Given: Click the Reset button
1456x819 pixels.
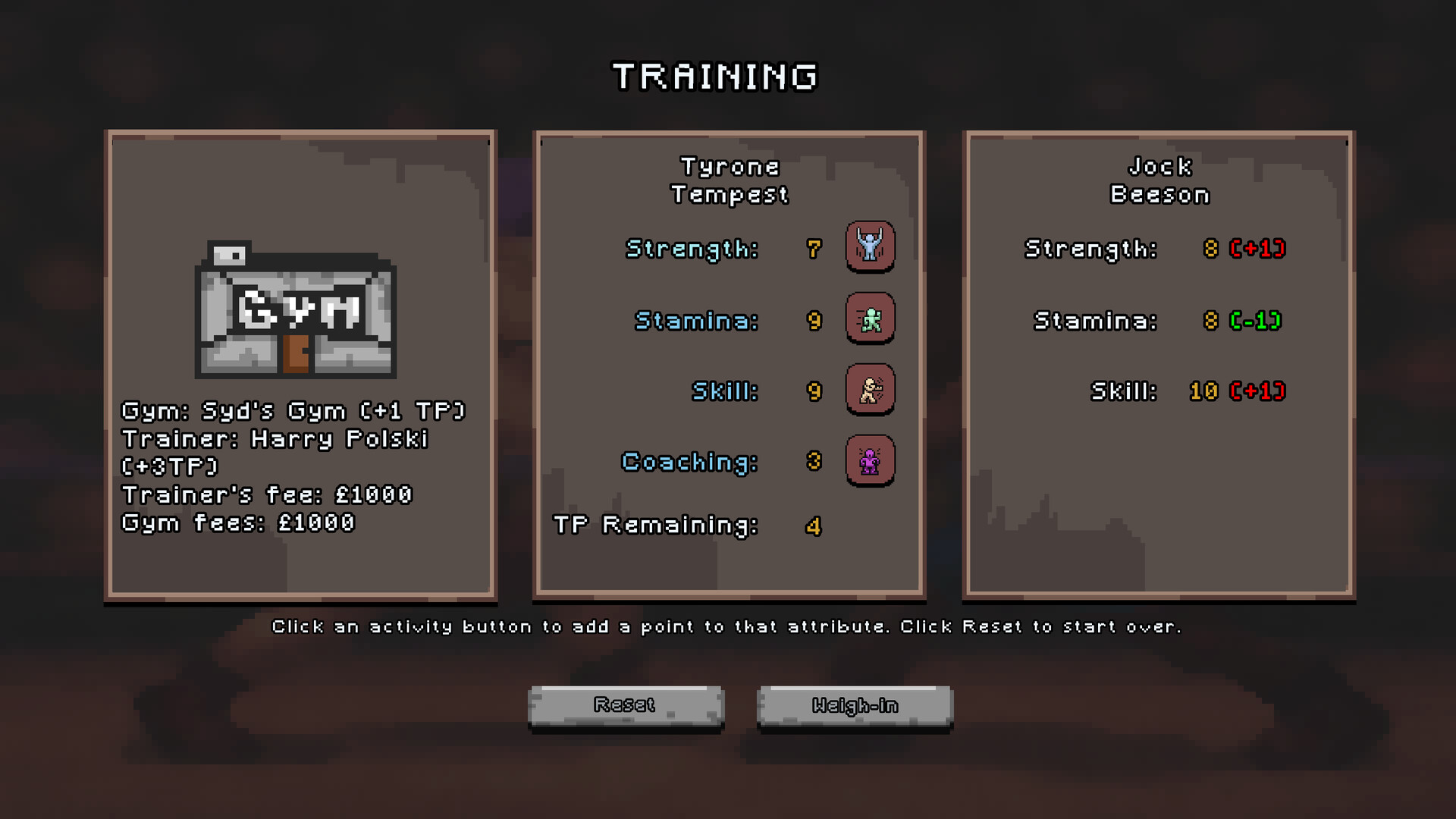Looking at the screenshot, I should (626, 706).
